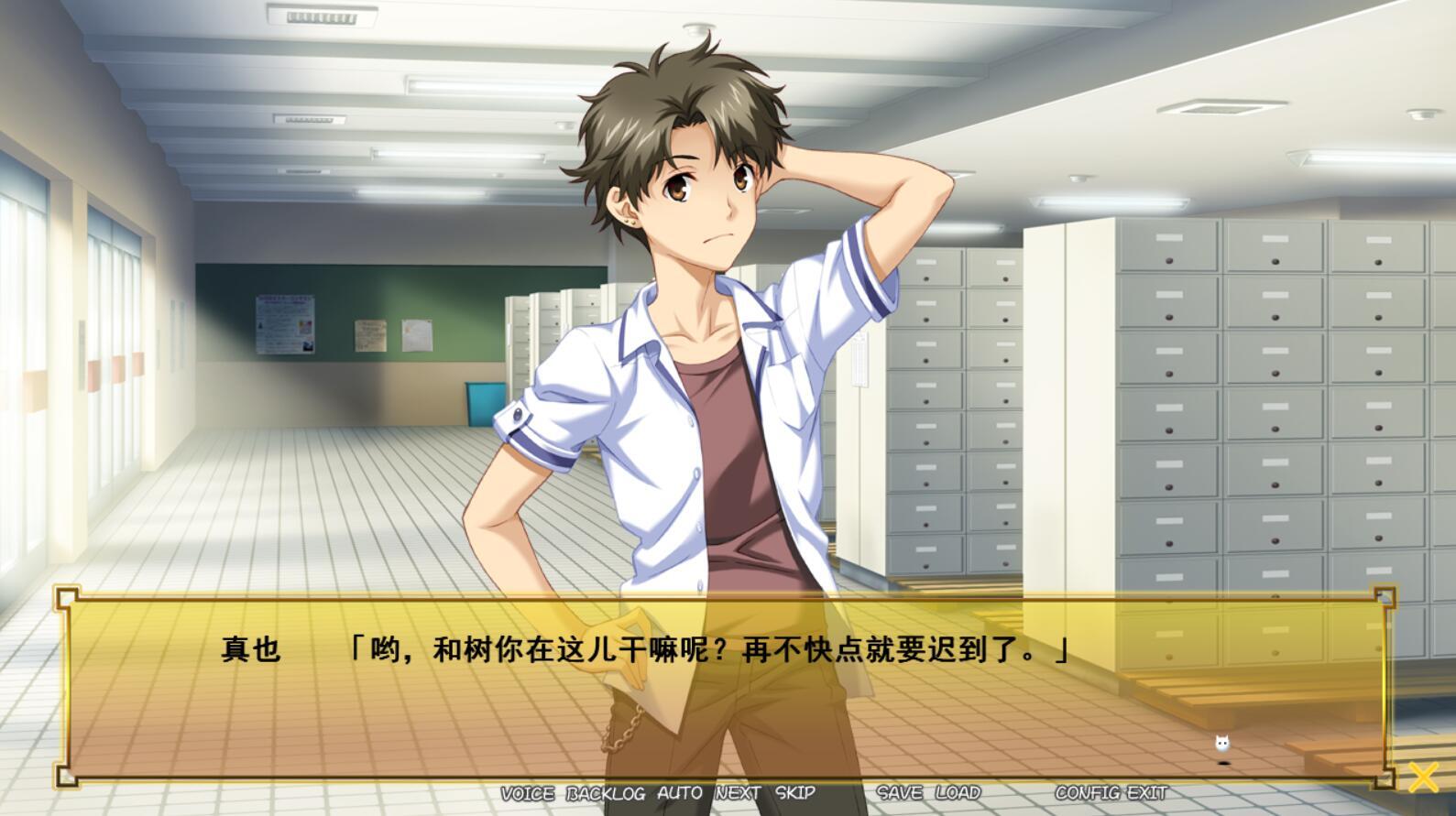
Task: Open the BACKLOG text history
Action: [606, 793]
